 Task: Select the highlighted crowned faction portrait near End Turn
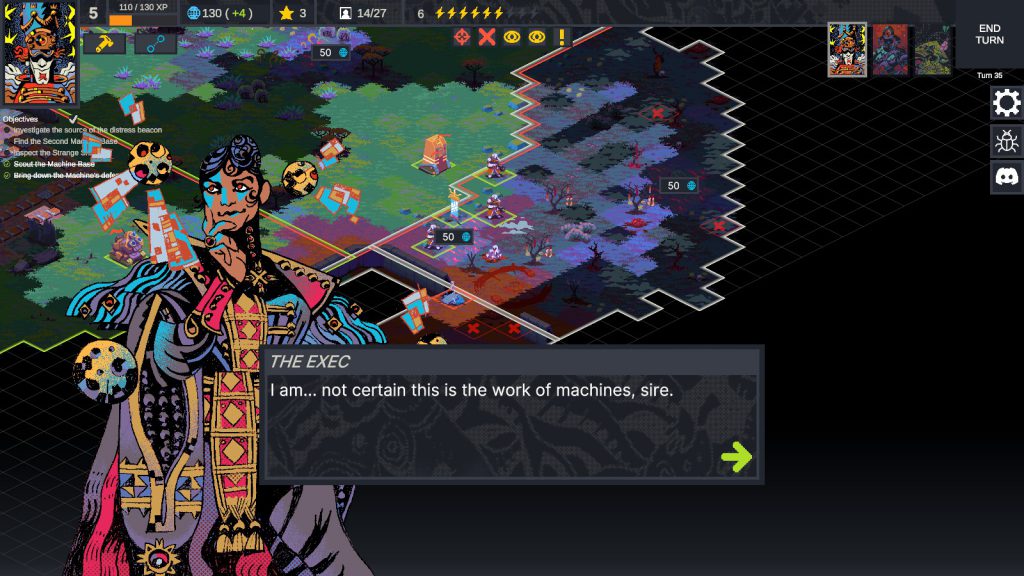[847, 50]
